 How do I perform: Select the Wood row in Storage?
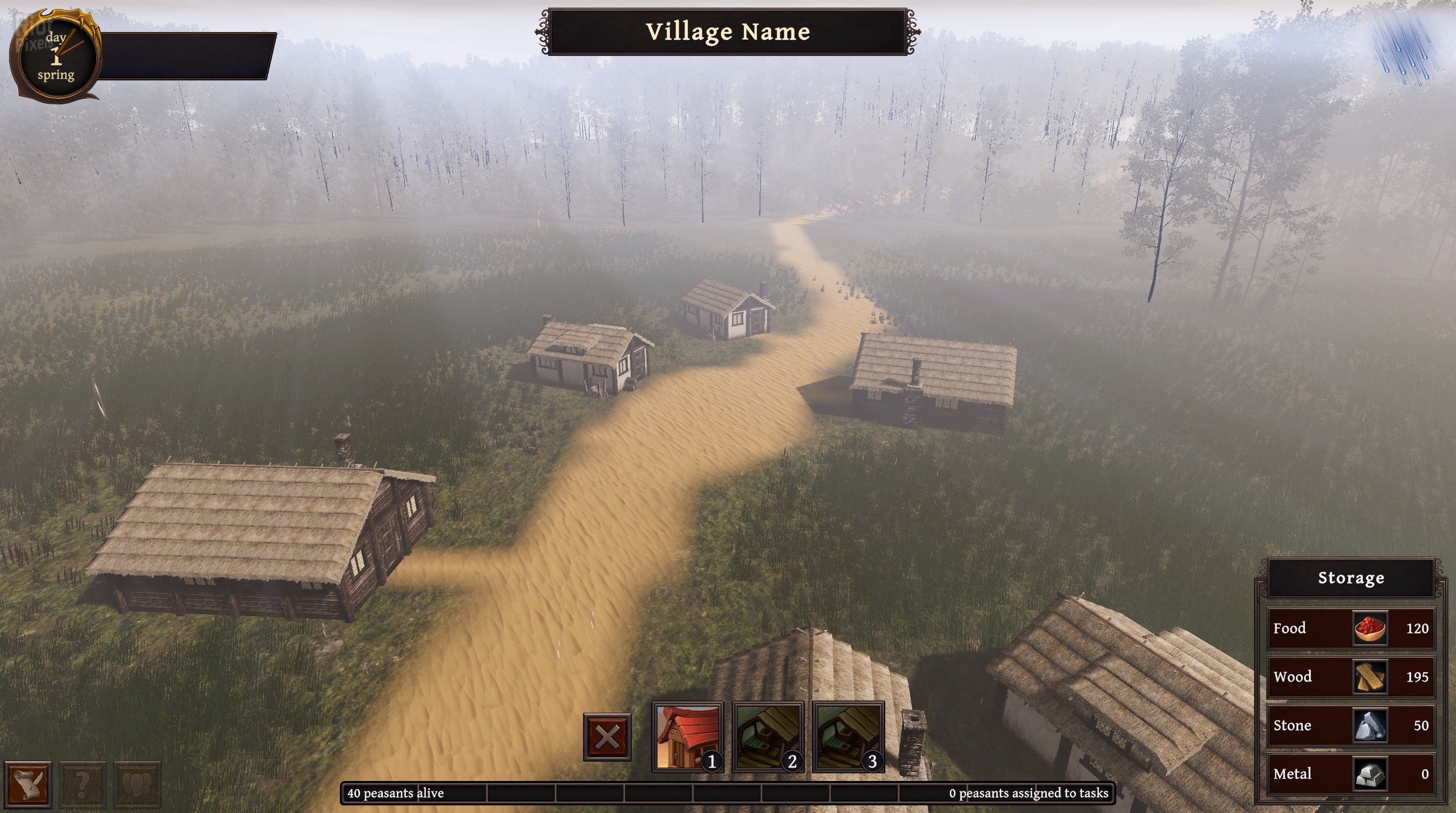pos(1350,677)
